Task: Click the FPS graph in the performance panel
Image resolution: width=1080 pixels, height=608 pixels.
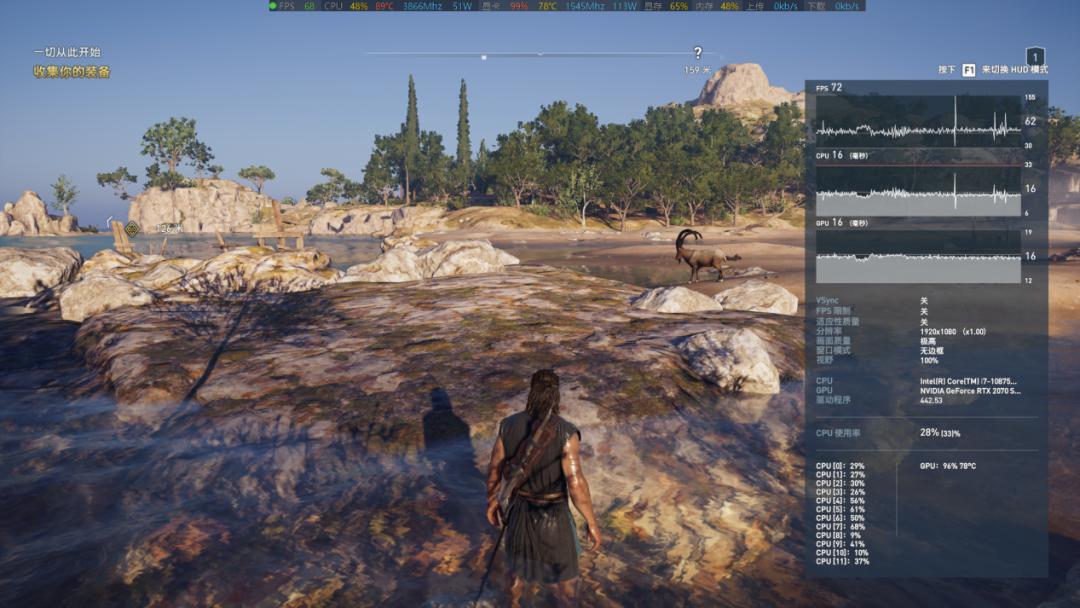Action: 918,122
